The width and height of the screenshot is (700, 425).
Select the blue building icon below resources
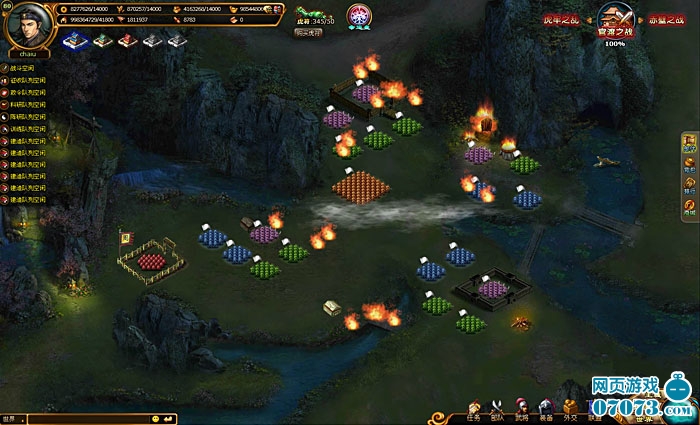coord(74,40)
